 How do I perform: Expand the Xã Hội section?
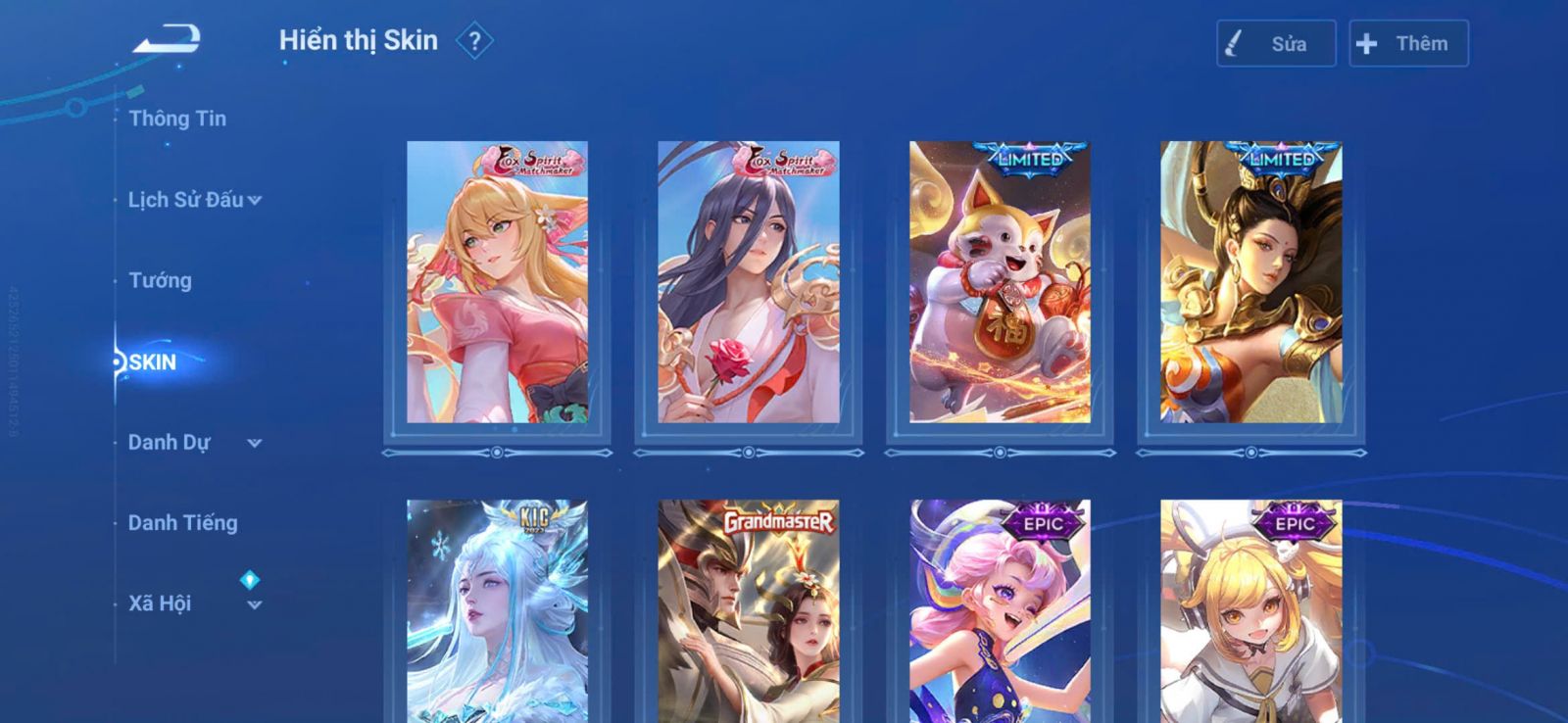point(194,603)
